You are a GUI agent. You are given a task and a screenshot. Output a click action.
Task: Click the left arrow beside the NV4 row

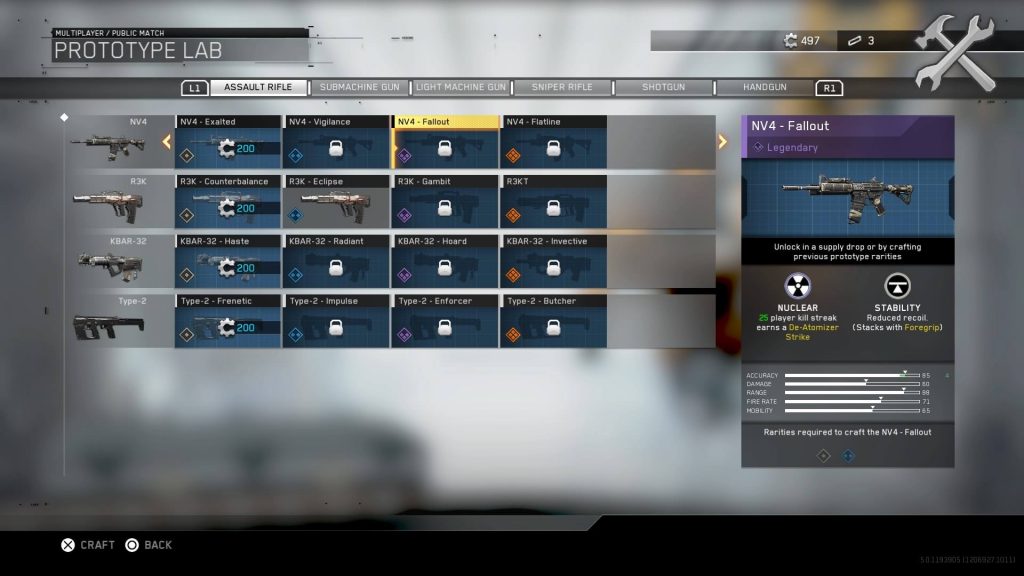[x=167, y=142]
